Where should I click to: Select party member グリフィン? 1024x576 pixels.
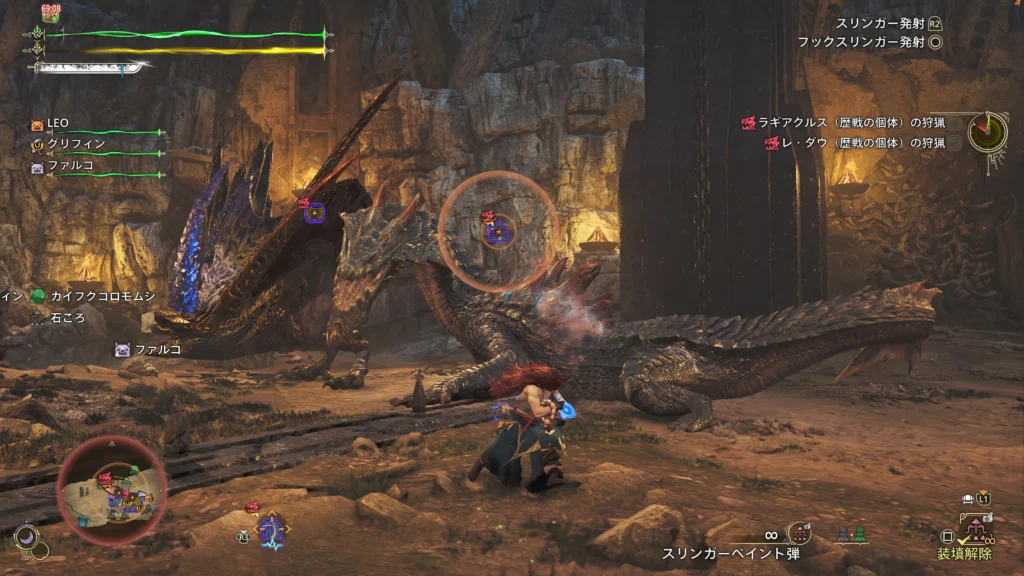pos(70,145)
